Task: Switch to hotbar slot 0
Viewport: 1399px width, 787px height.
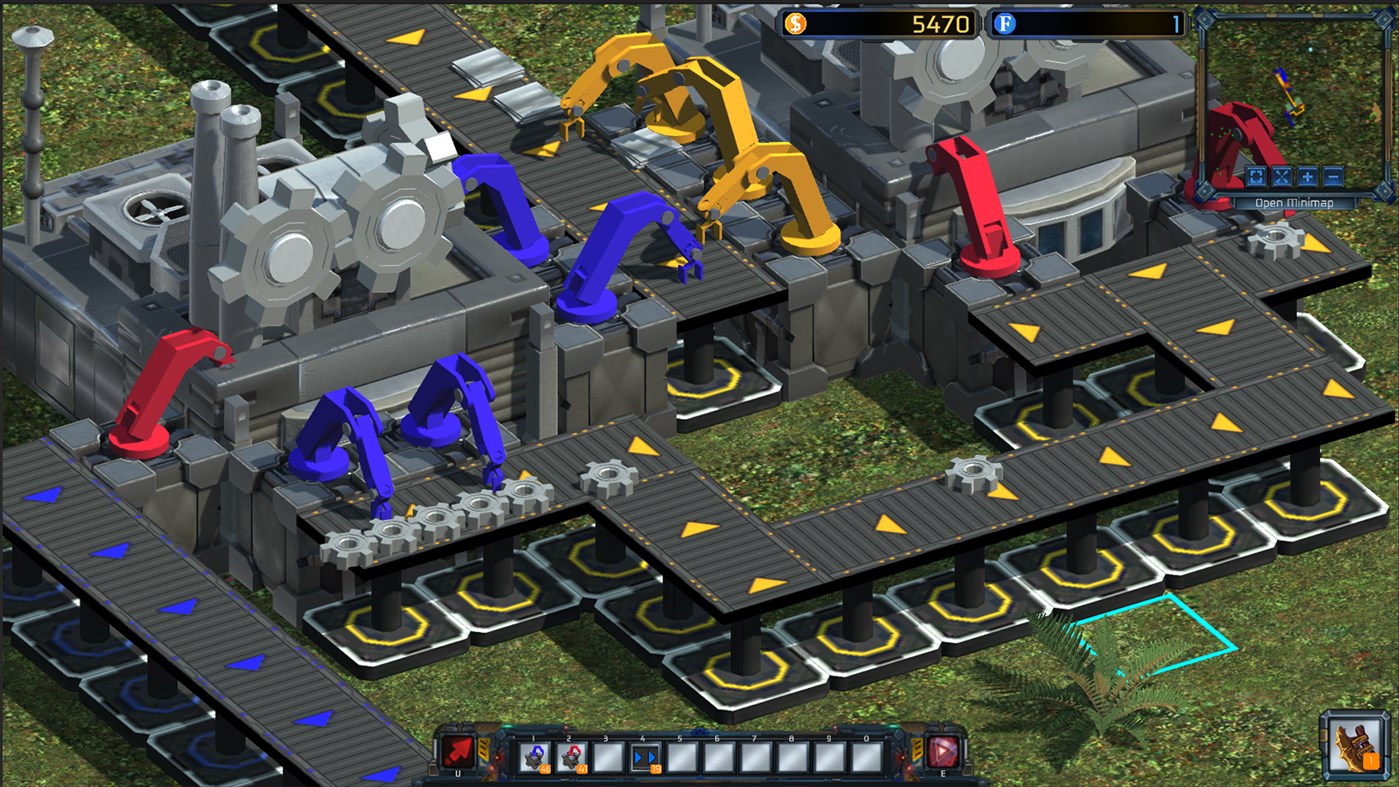Action: pyautogui.click(x=866, y=757)
